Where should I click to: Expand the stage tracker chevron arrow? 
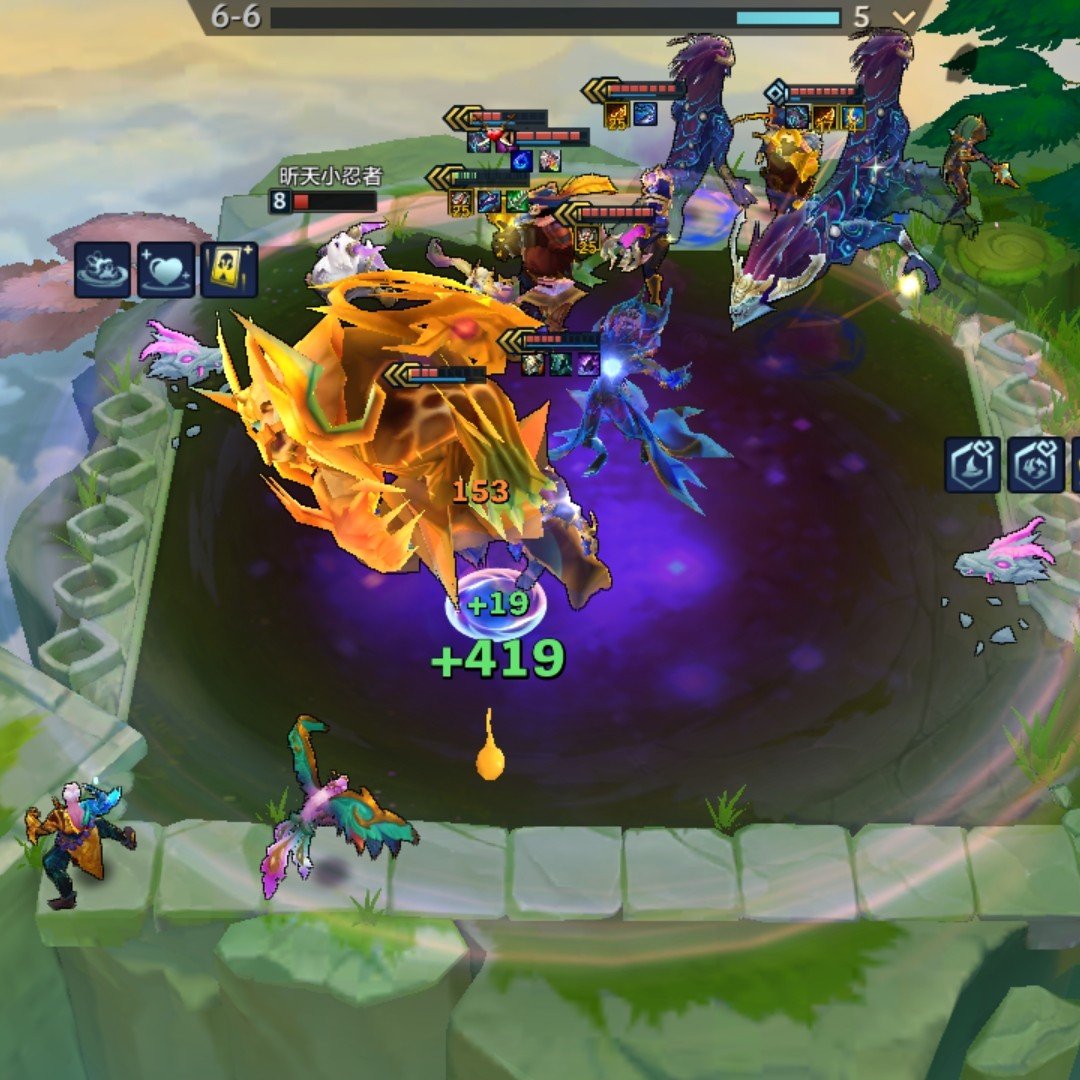[x=905, y=17]
